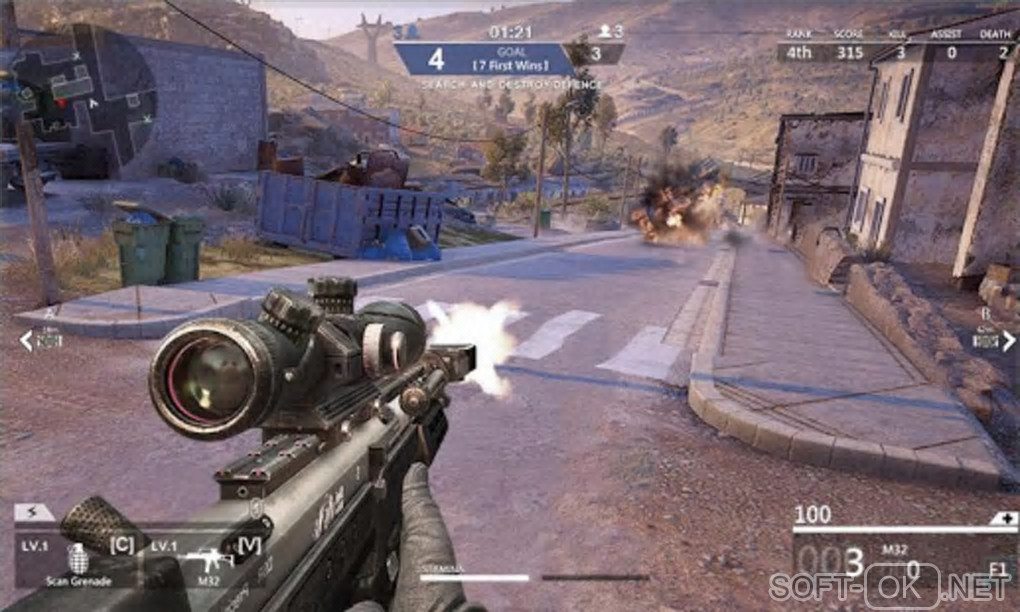Viewport: 1020px width, 612px height.
Task: Select the Scan Grenade slot
Action: pos(77,560)
